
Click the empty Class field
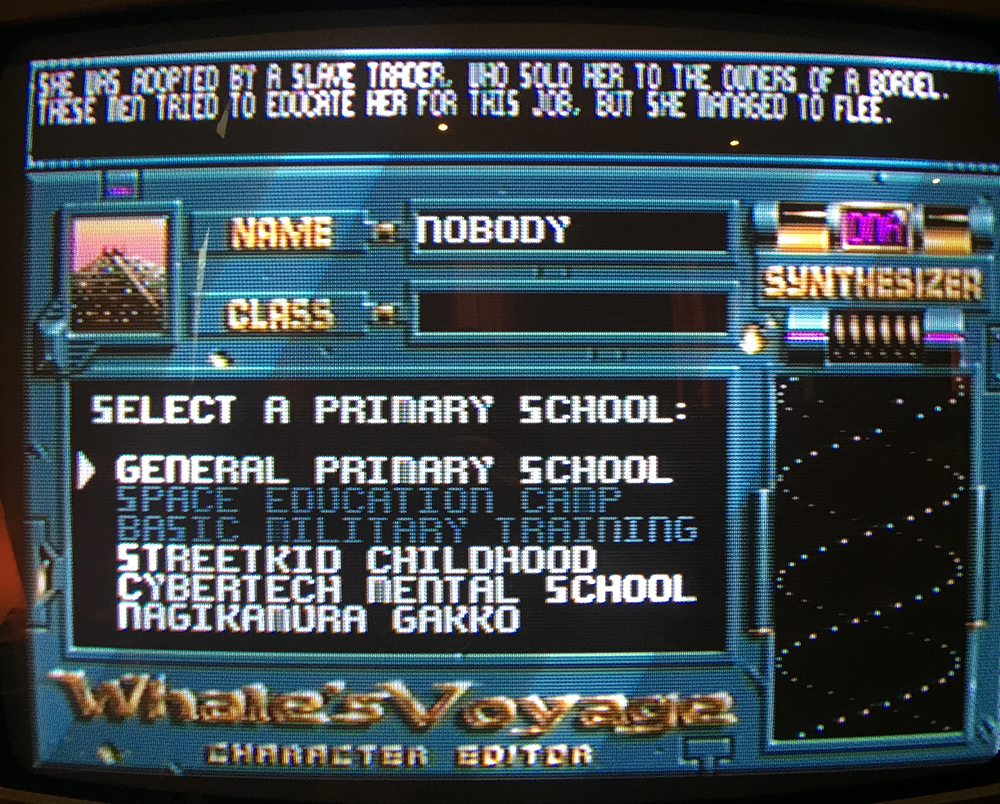[x=570, y=313]
